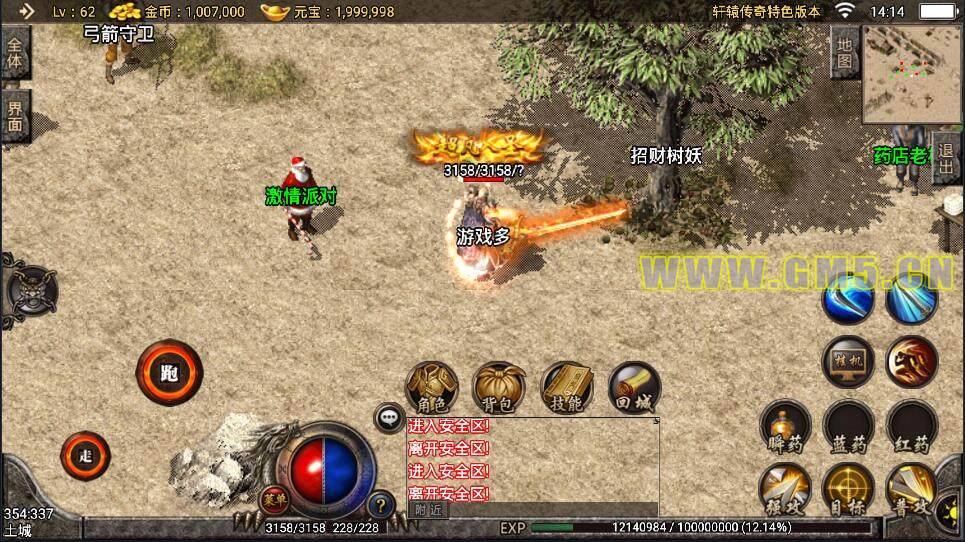Screen dimensions: 965x542
Task: Use the 红药 health potion slot
Action: pos(911,427)
